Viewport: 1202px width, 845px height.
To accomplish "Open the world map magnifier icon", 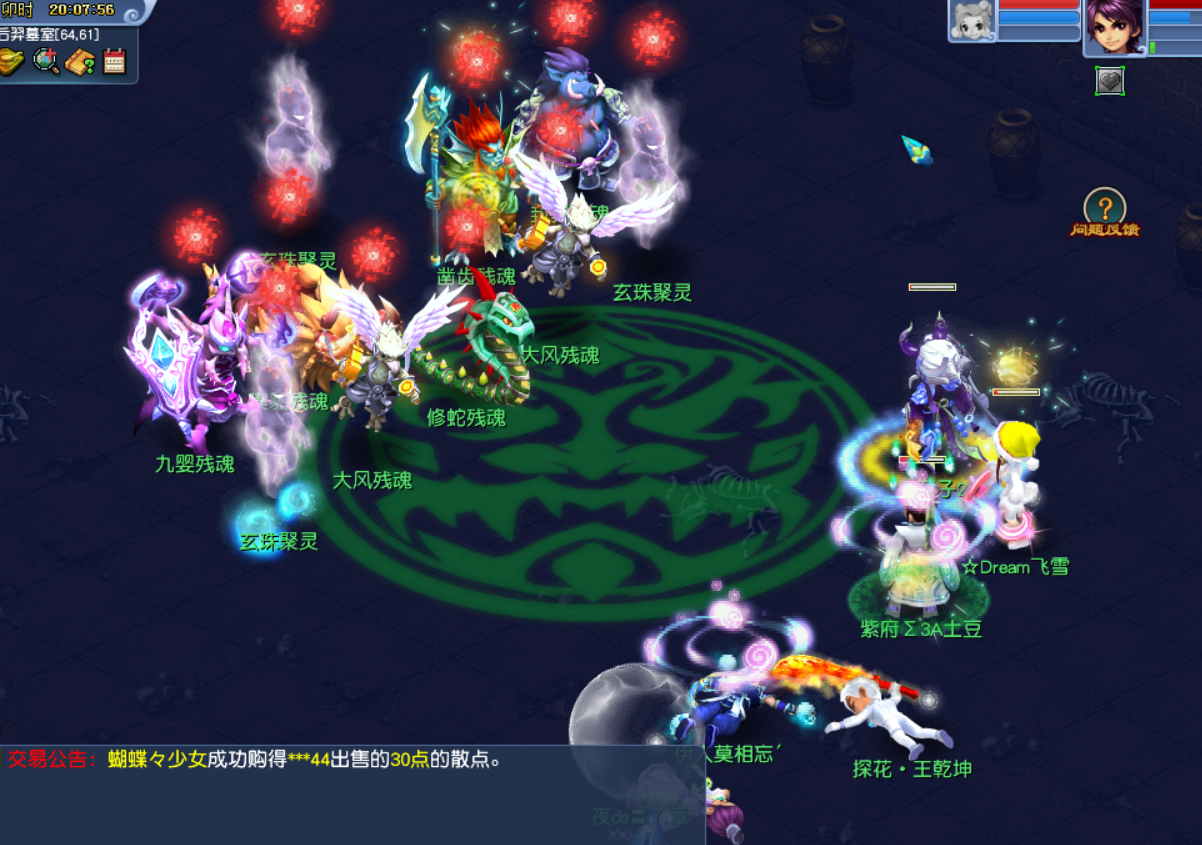I will pos(46,62).
